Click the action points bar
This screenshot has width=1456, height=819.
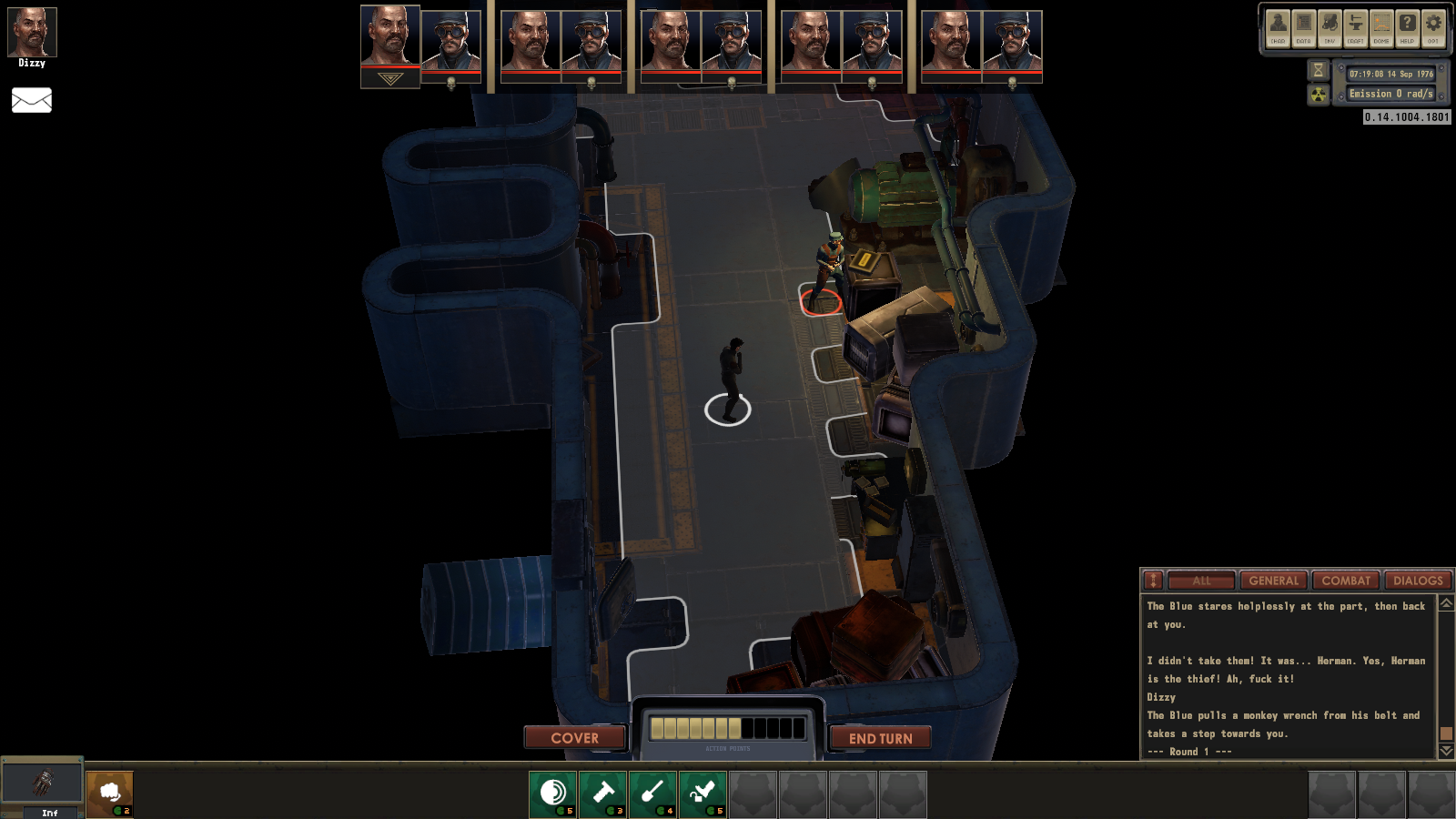(x=728, y=725)
